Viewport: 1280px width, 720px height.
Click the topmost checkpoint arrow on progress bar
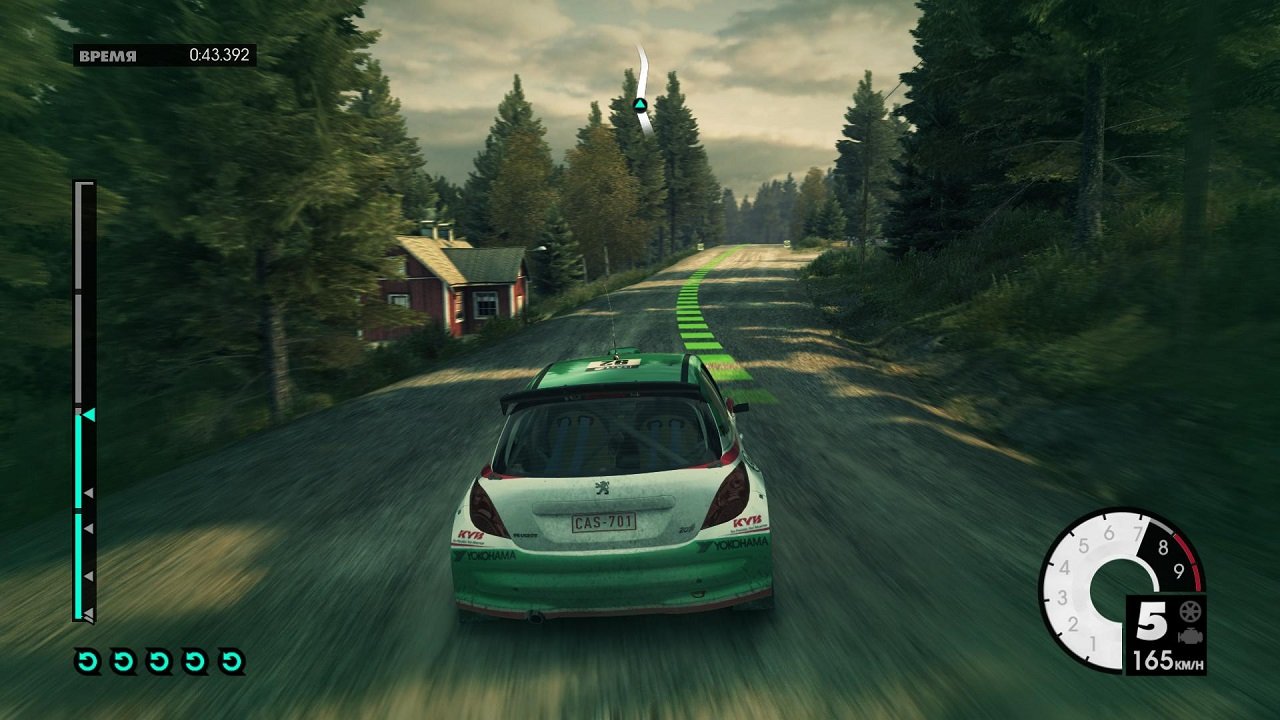click(88, 491)
